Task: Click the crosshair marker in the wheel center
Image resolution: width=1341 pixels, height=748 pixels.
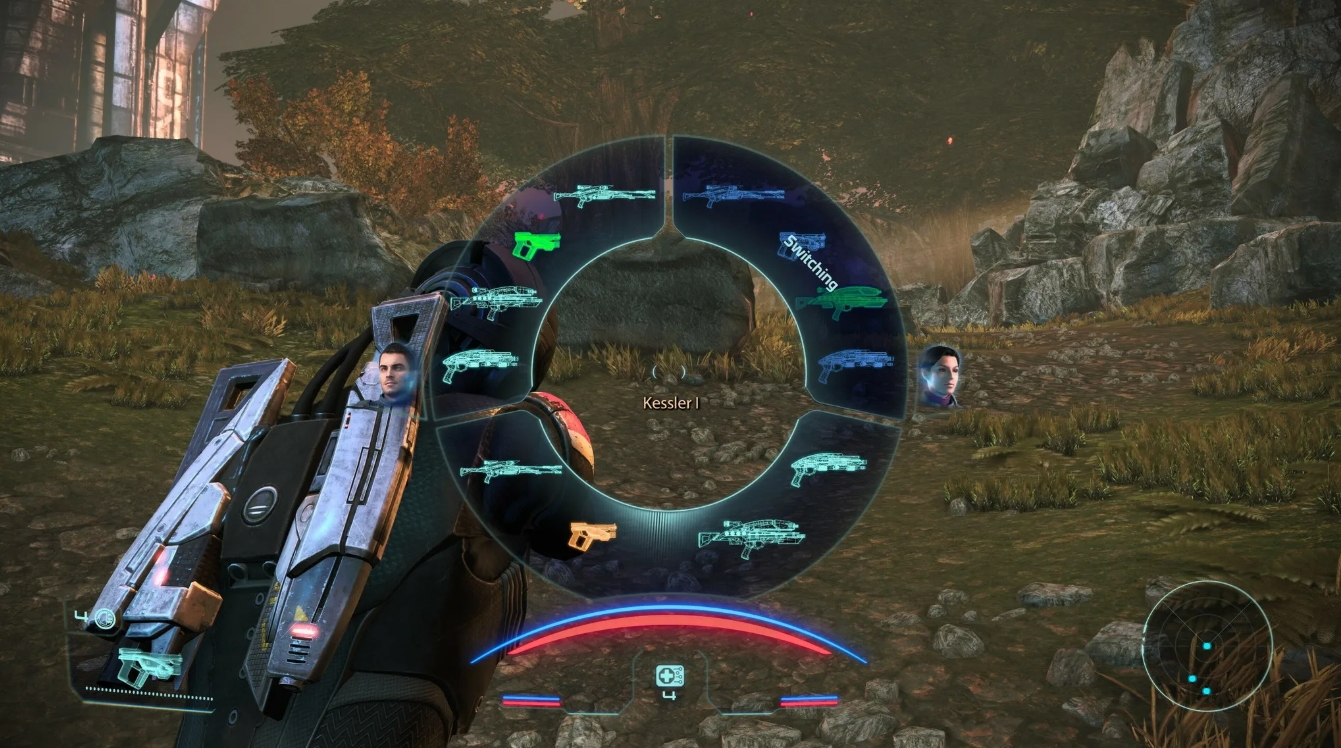Action: tap(667, 370)
